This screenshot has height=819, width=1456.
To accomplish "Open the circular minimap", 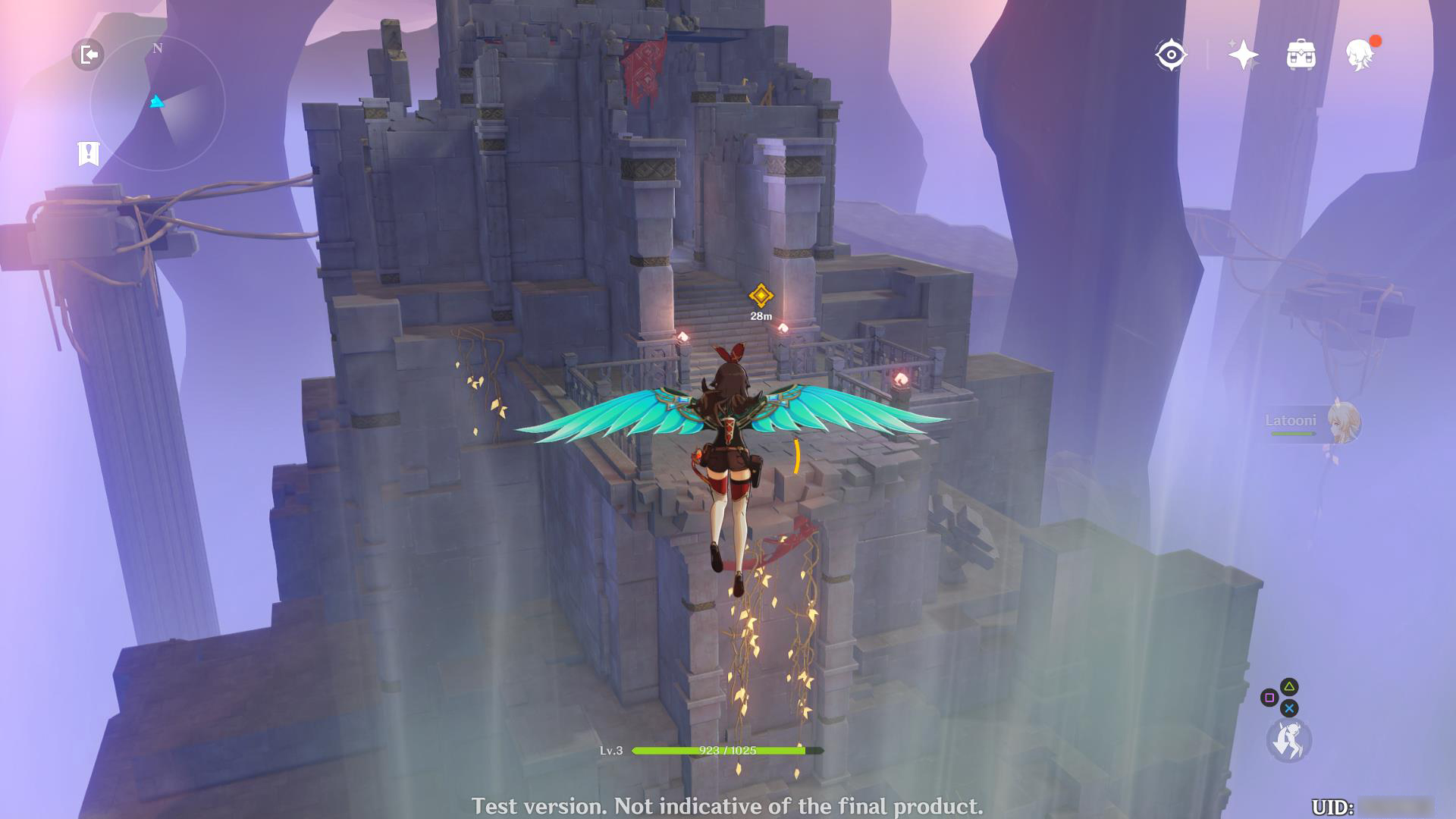I will point(158,103).
